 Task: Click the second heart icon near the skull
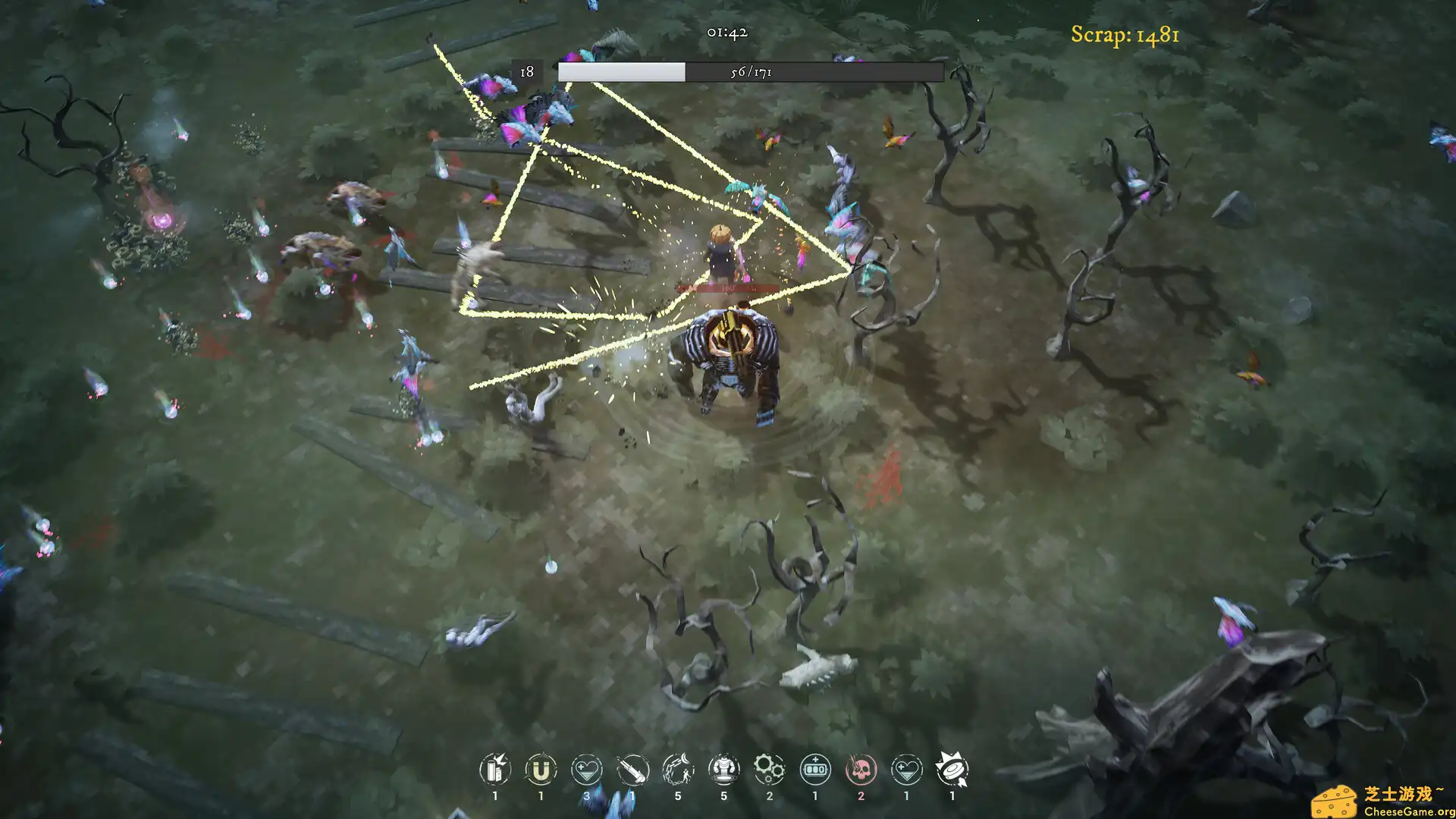pos(905,770)
